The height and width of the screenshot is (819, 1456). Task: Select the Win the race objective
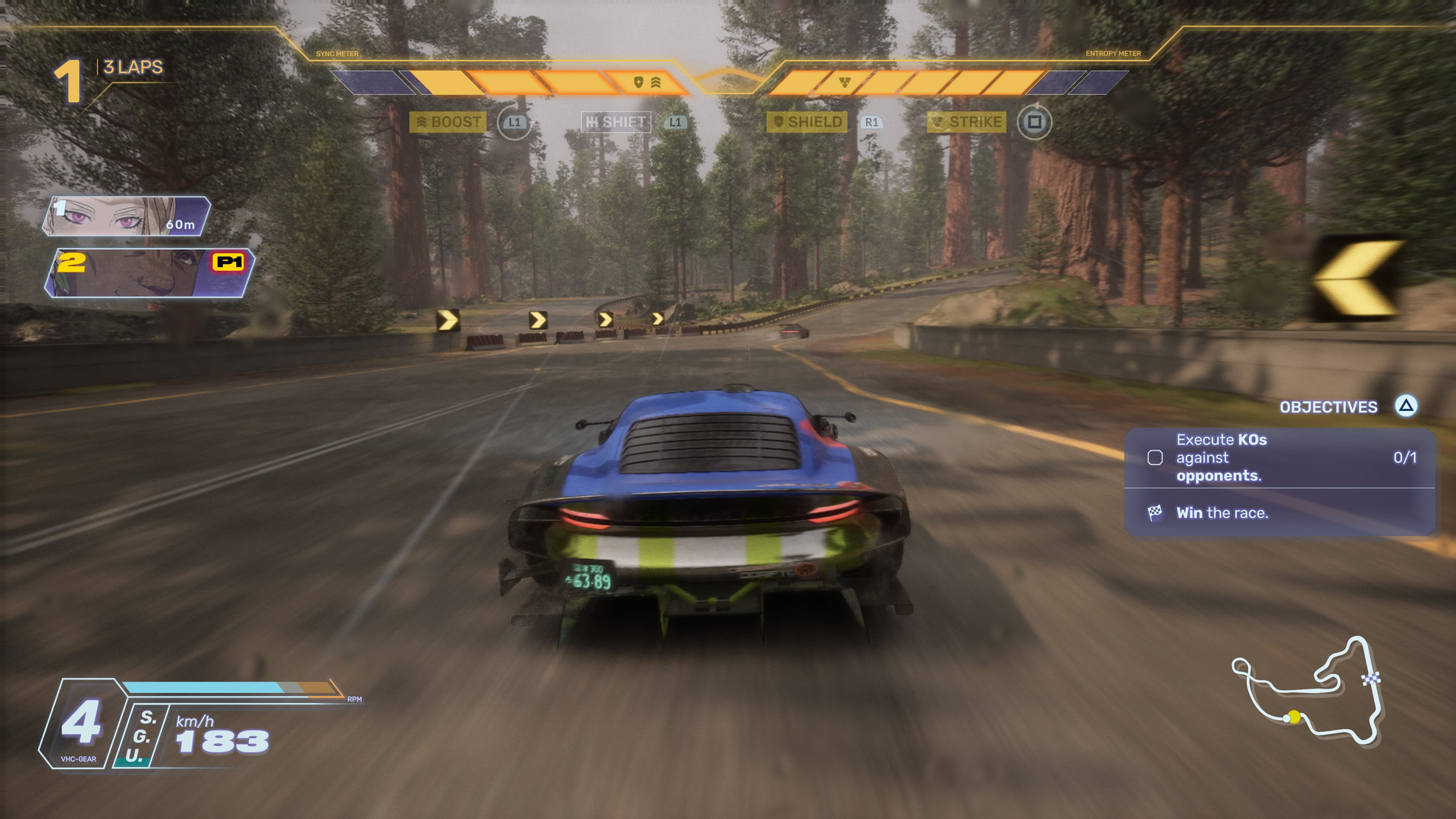click(x=1222, y=513)
